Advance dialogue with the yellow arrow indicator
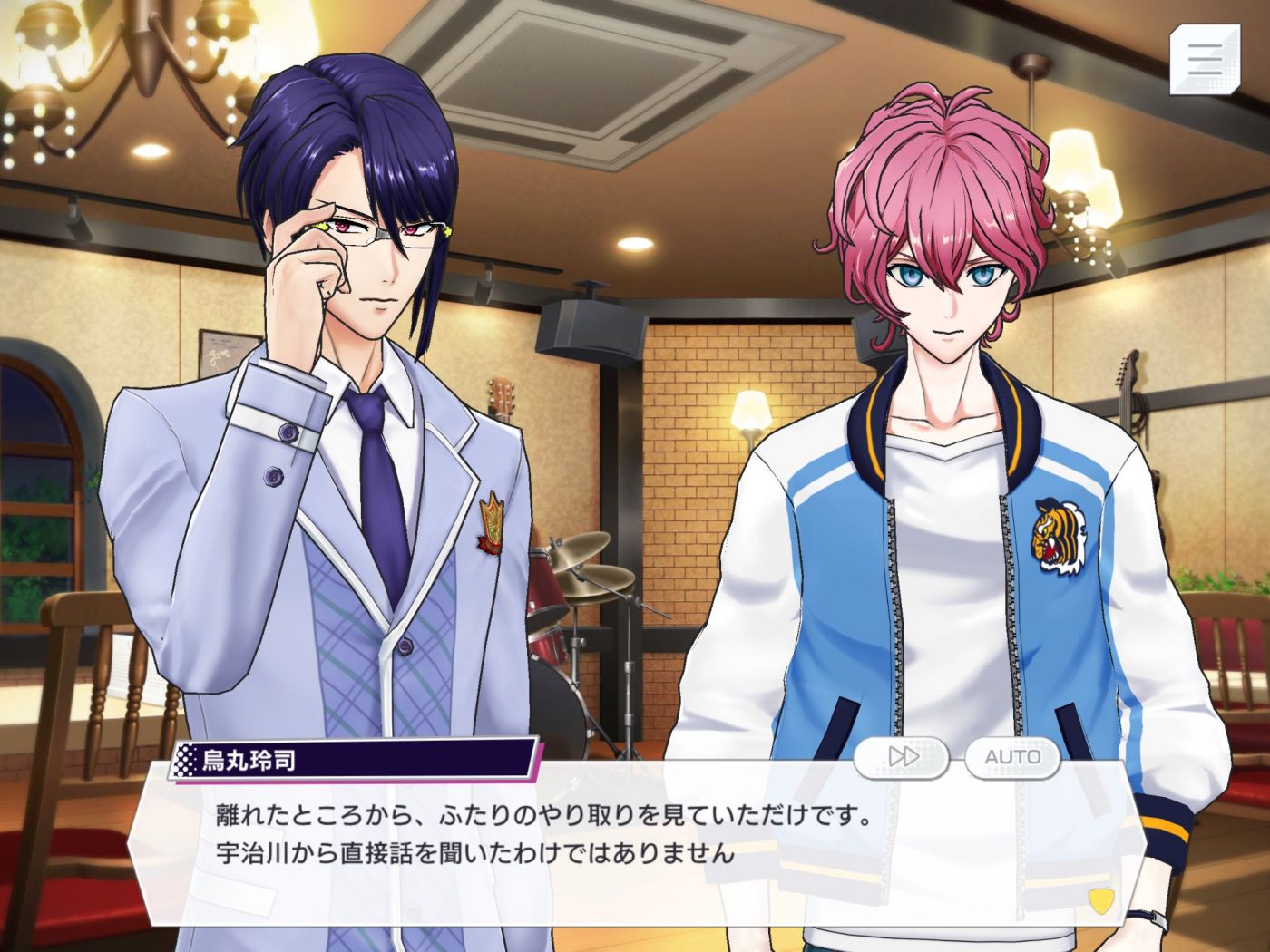 coord(1099,899)
